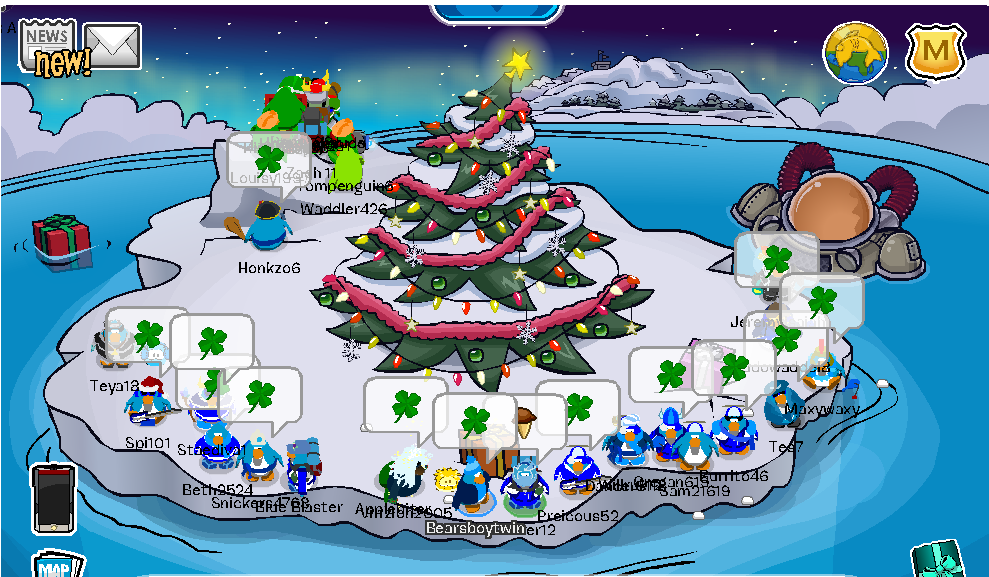Open the moderator M badge
Image resolution: width=989 pixels, height=577 pixels.
pos(935,51)
